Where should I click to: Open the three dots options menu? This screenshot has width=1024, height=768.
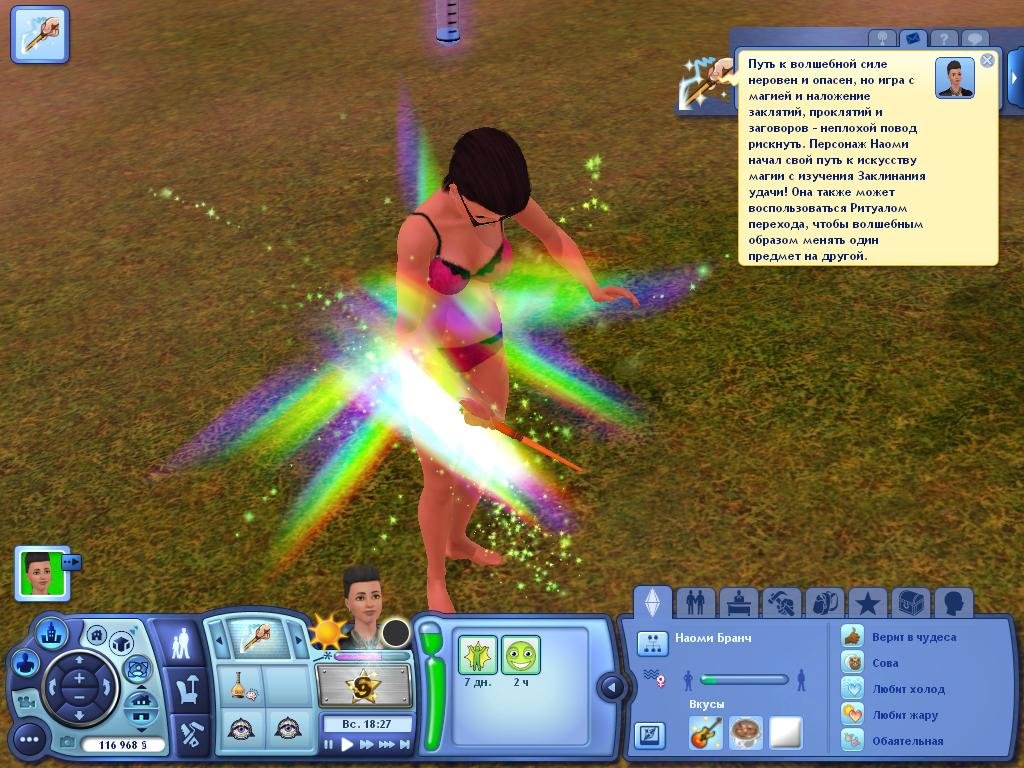tap(29, 740)
